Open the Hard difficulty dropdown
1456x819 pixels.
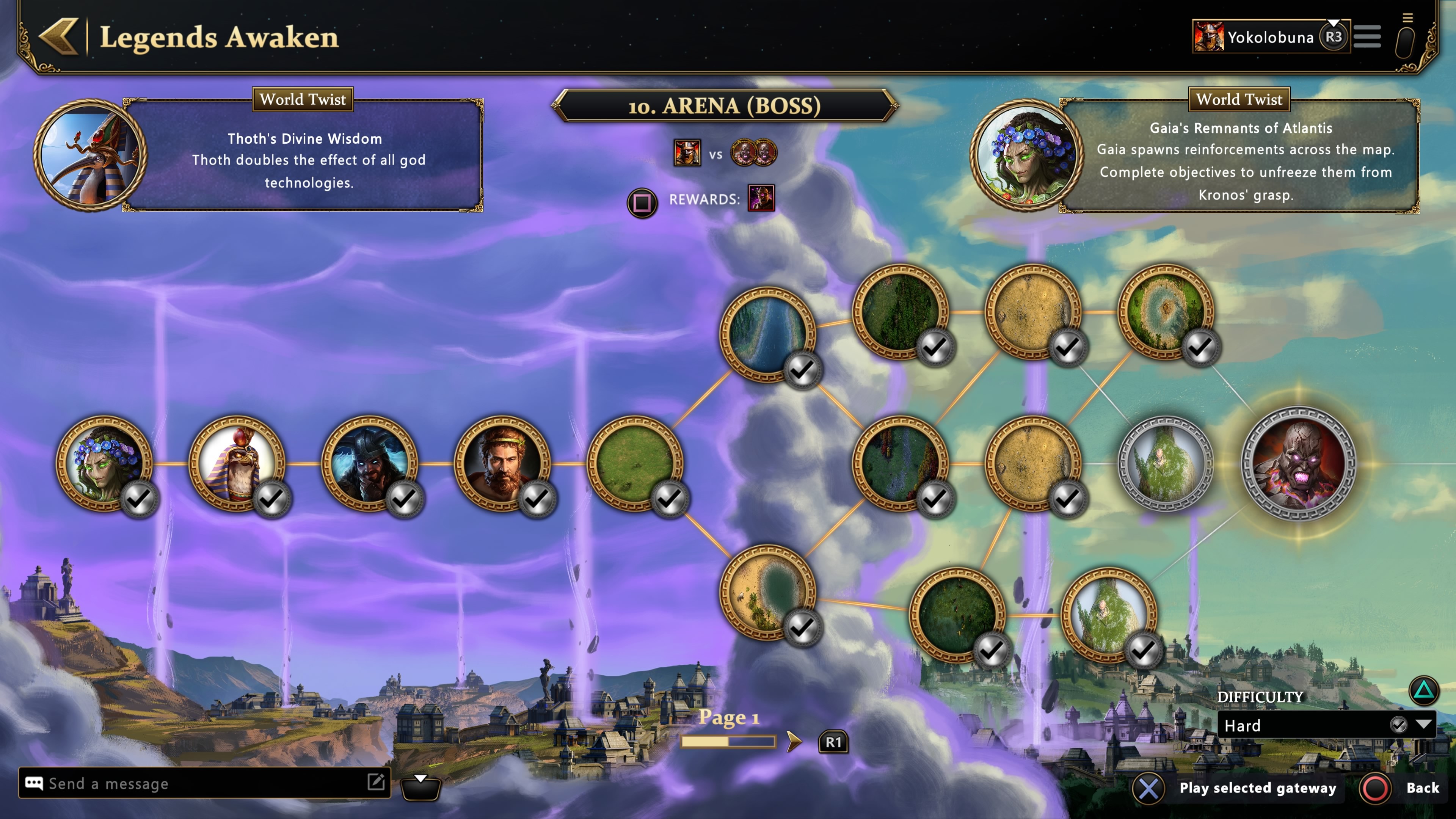(x=1326, y=725)
